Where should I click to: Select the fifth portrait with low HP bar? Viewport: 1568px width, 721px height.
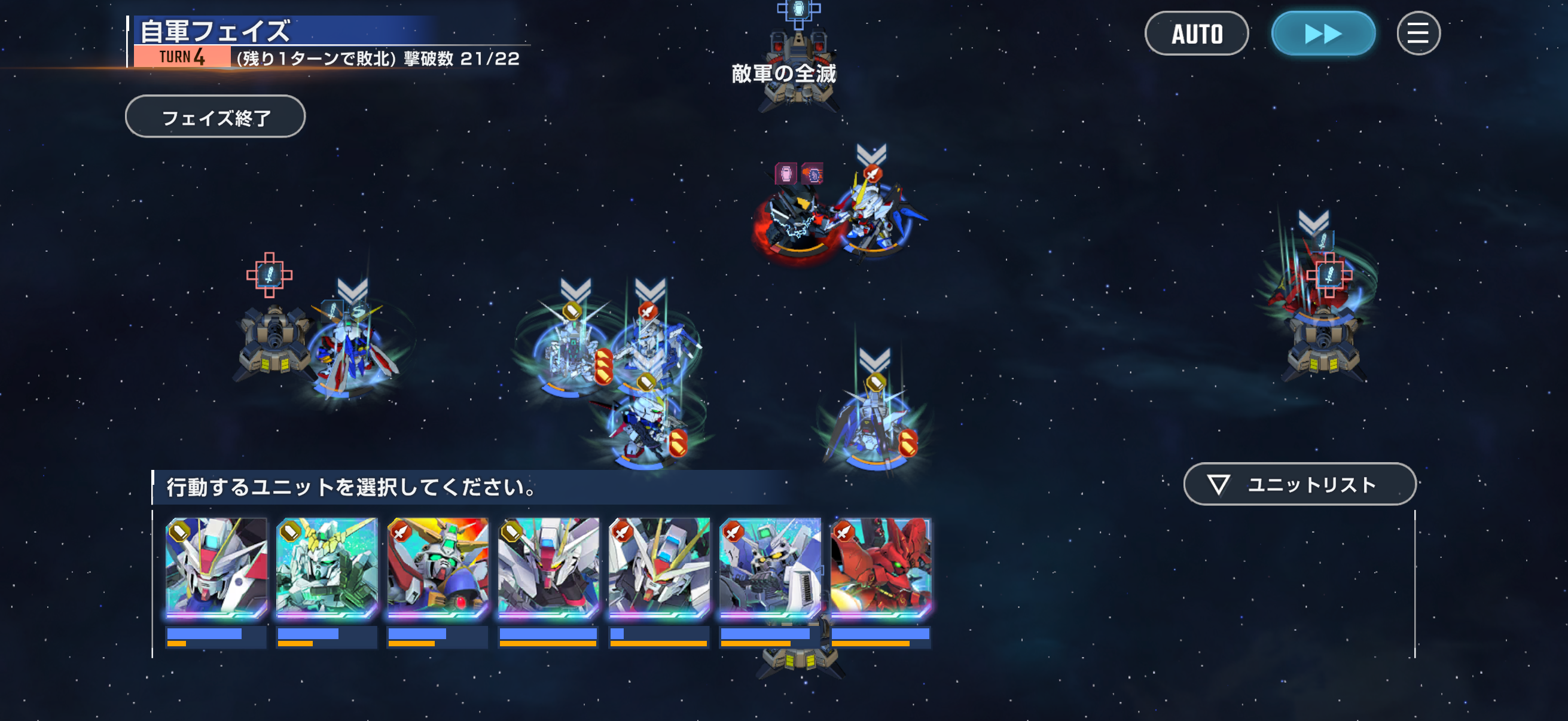click(659, 567)
